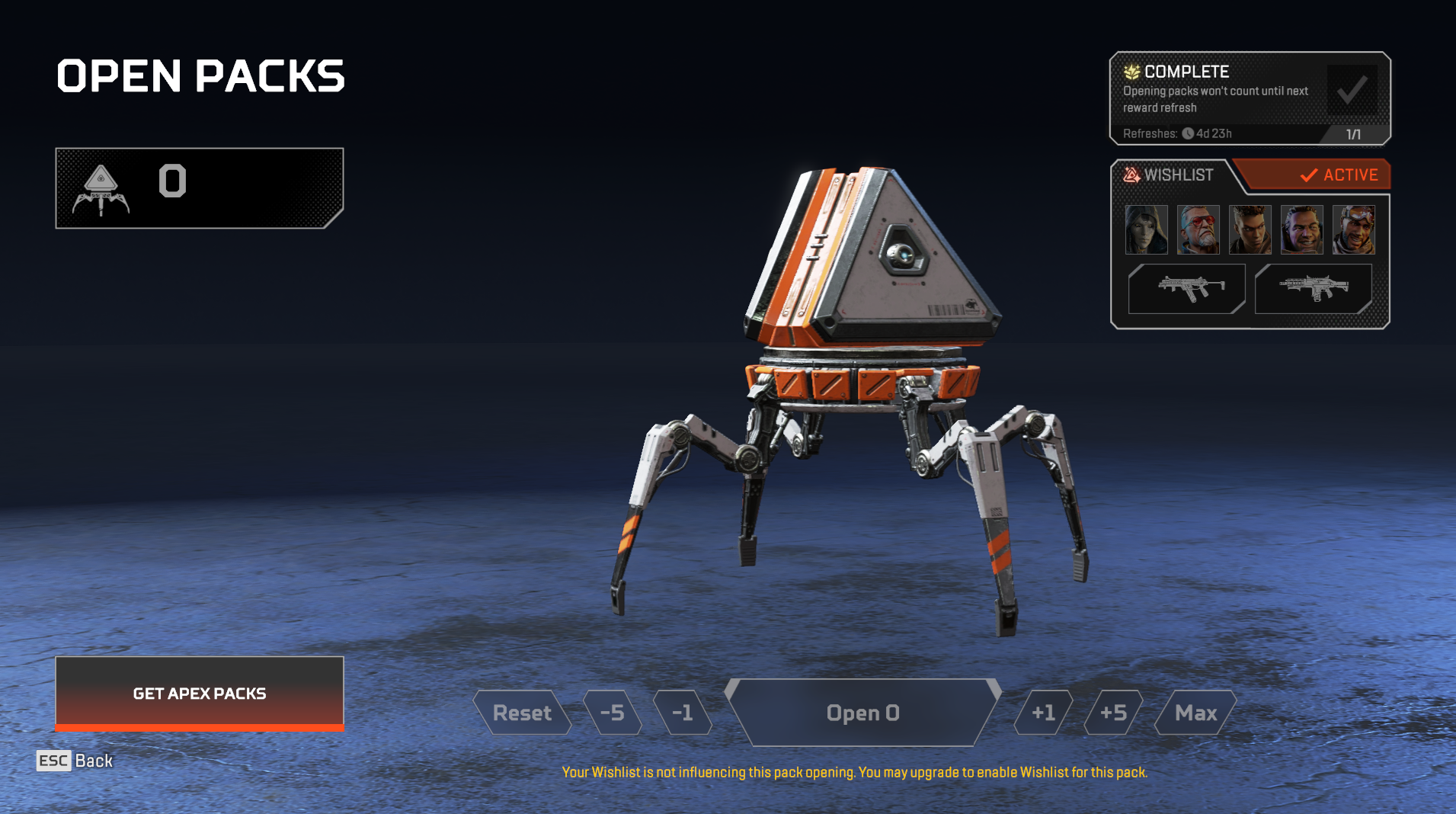The height and width of the screenshot is (814, 1456).
Task: Choose the first wishlist weapon slot
Action: (x=1186, y=289)
